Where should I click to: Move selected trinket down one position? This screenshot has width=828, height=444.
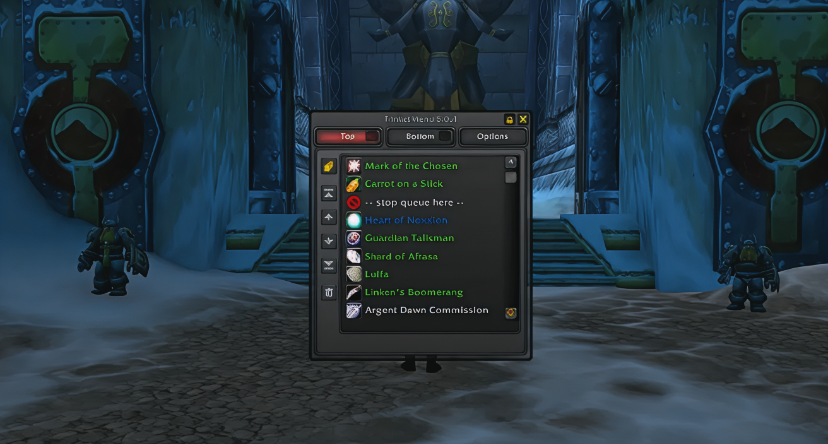[328, 241]
